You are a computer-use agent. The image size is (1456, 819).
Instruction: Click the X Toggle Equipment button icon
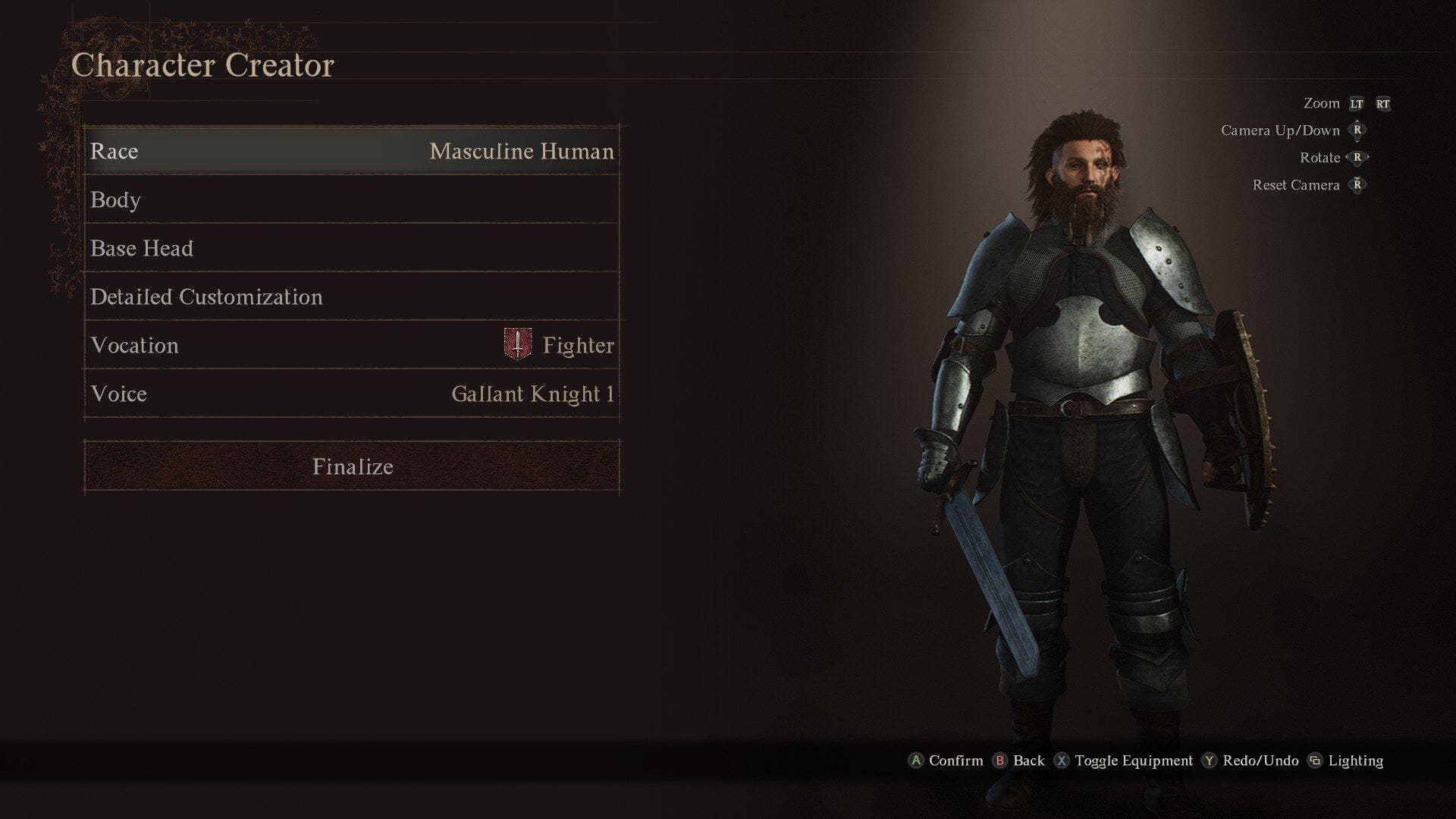(1065, 760)
